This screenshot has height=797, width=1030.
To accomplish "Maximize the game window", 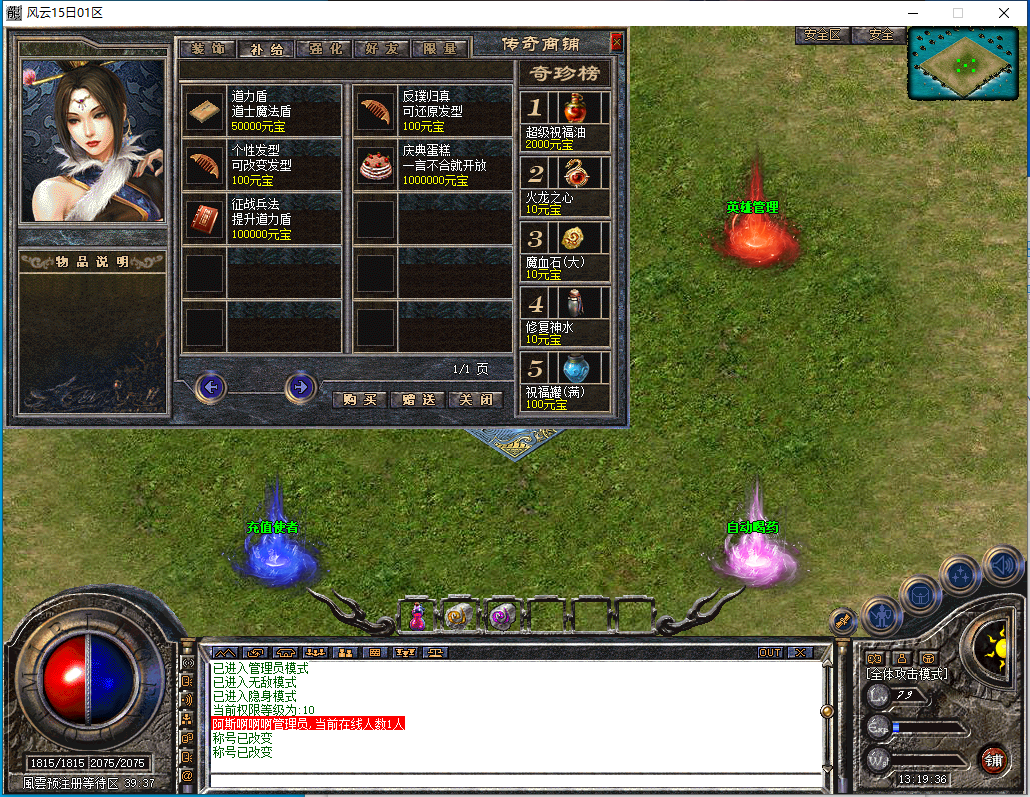I will 957,13.
